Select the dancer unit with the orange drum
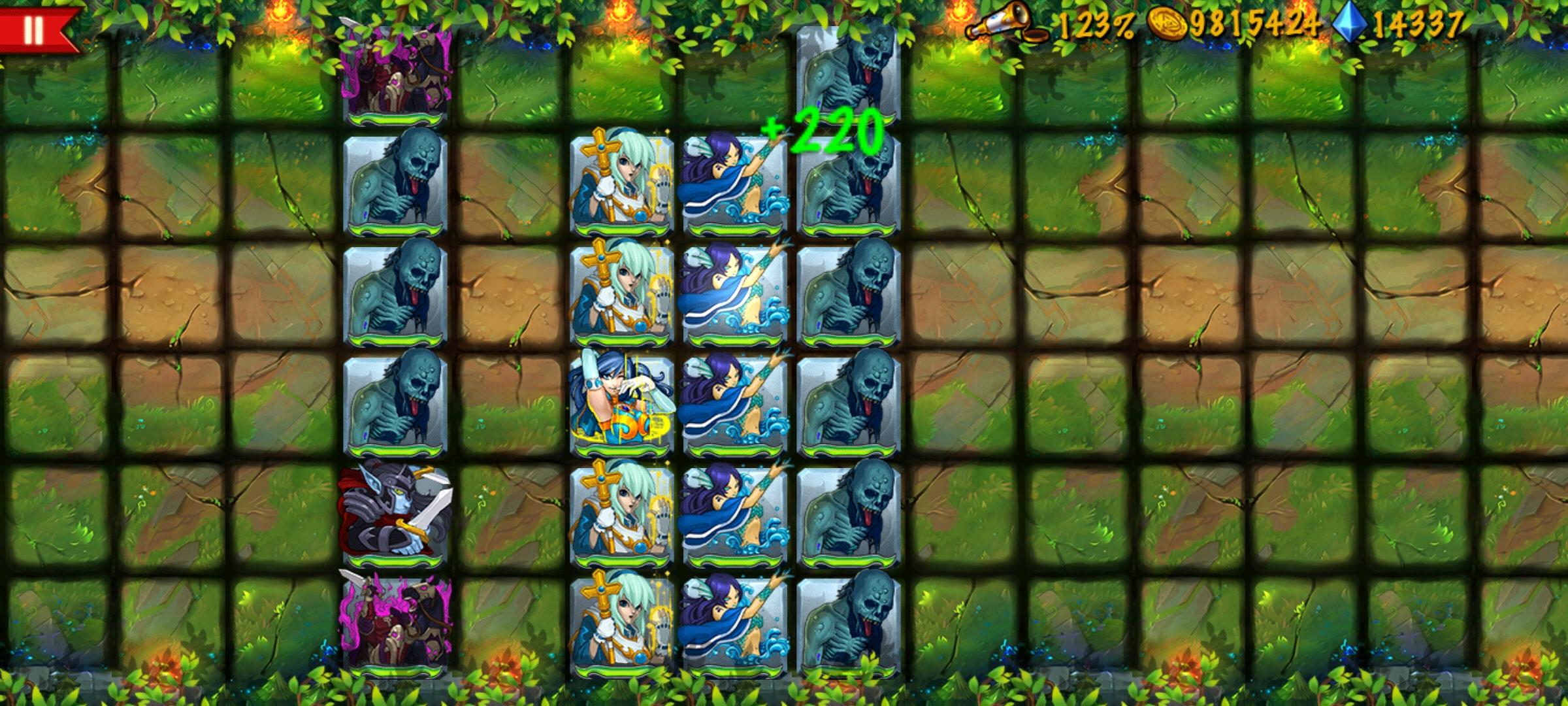Image resolution: width=1568 pixels, height=706 pixels. click(x=622, y=405)
